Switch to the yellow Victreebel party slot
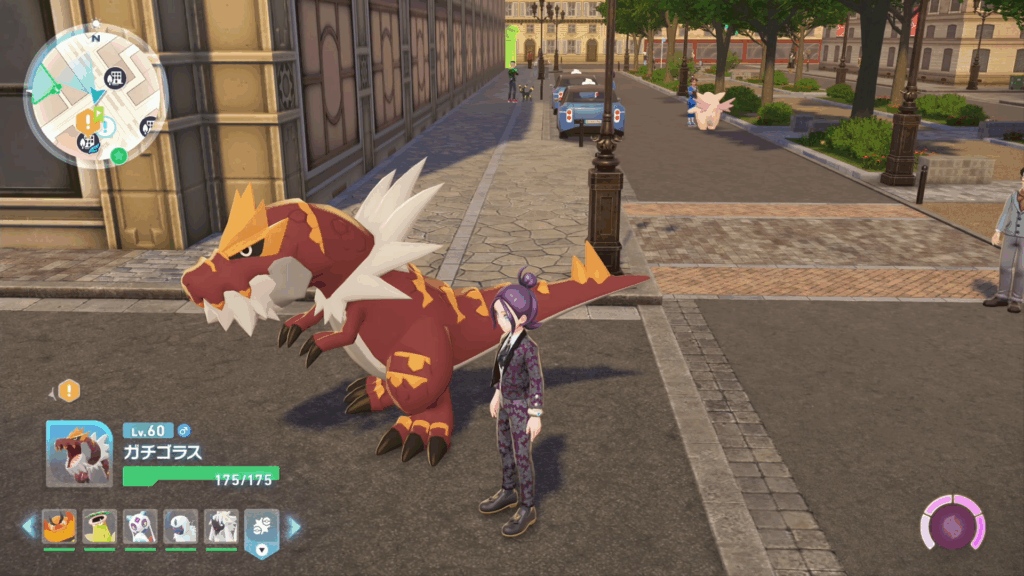1024x576 pixels. [x=100, y=526]
